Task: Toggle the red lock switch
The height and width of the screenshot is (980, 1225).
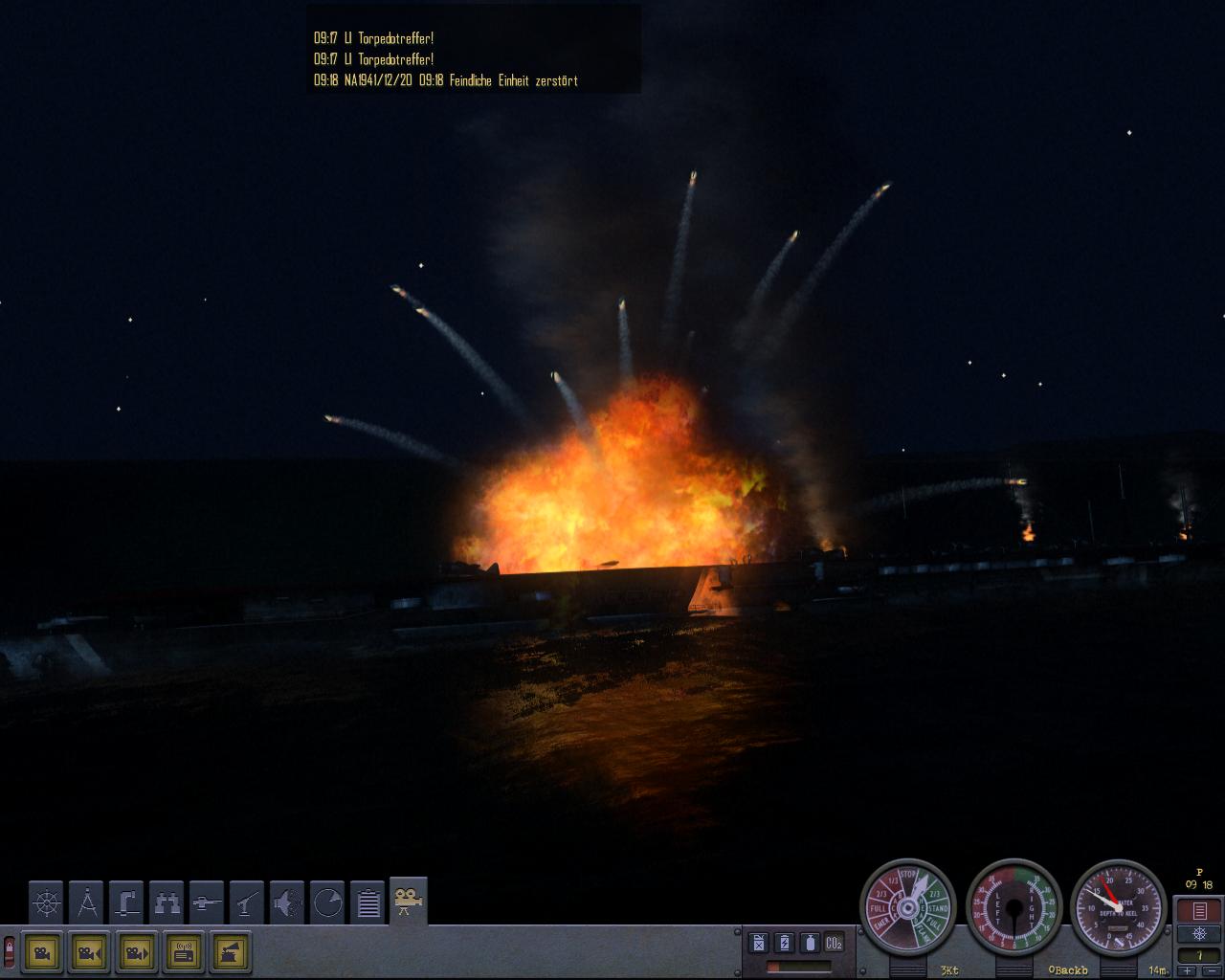Action: coord(10,952)
